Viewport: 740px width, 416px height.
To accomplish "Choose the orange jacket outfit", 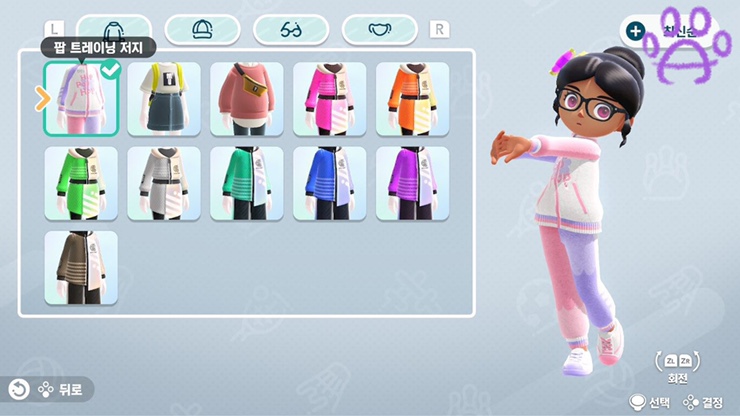I will pos(412,99).
